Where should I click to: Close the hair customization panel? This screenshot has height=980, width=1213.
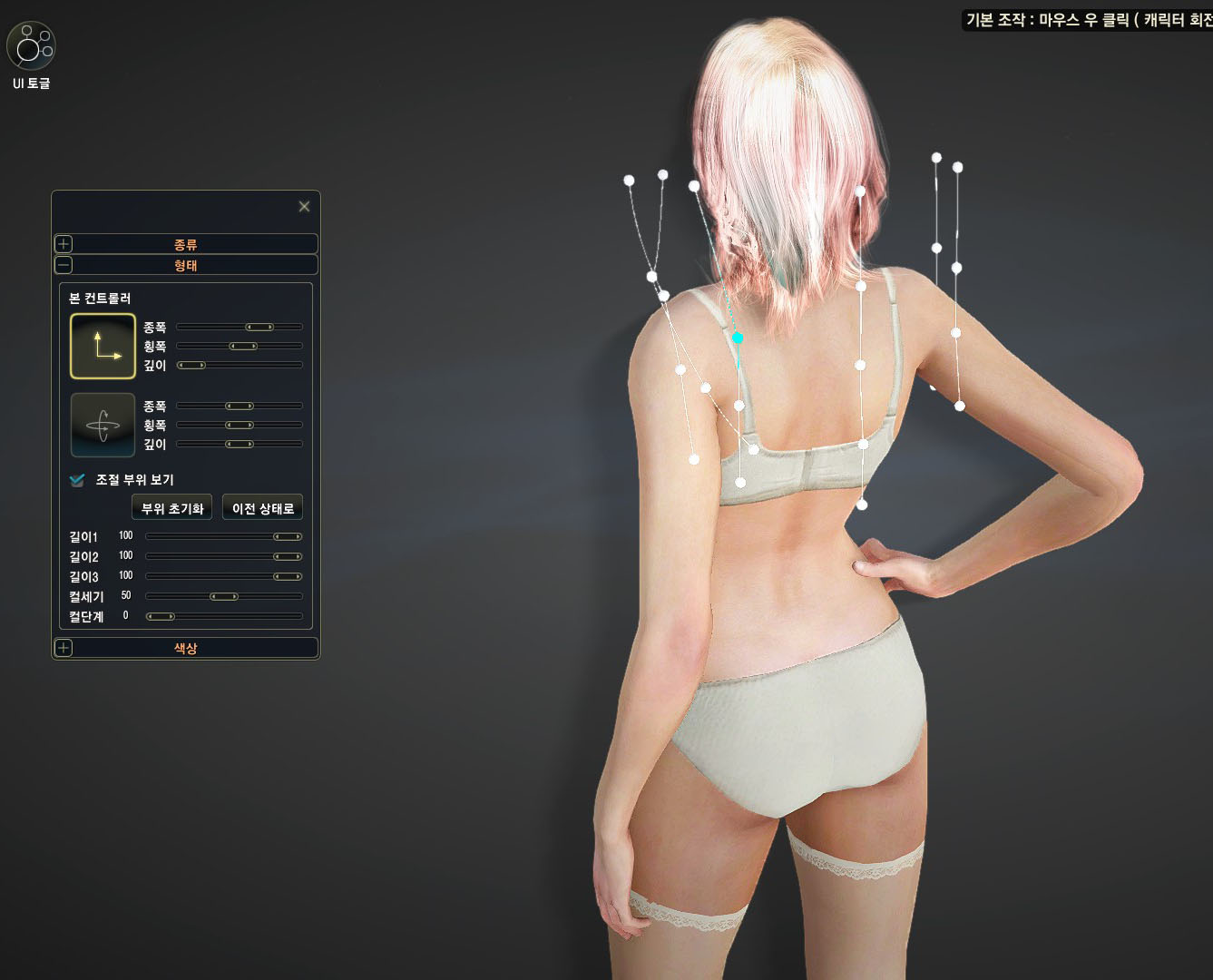[304, 207]
